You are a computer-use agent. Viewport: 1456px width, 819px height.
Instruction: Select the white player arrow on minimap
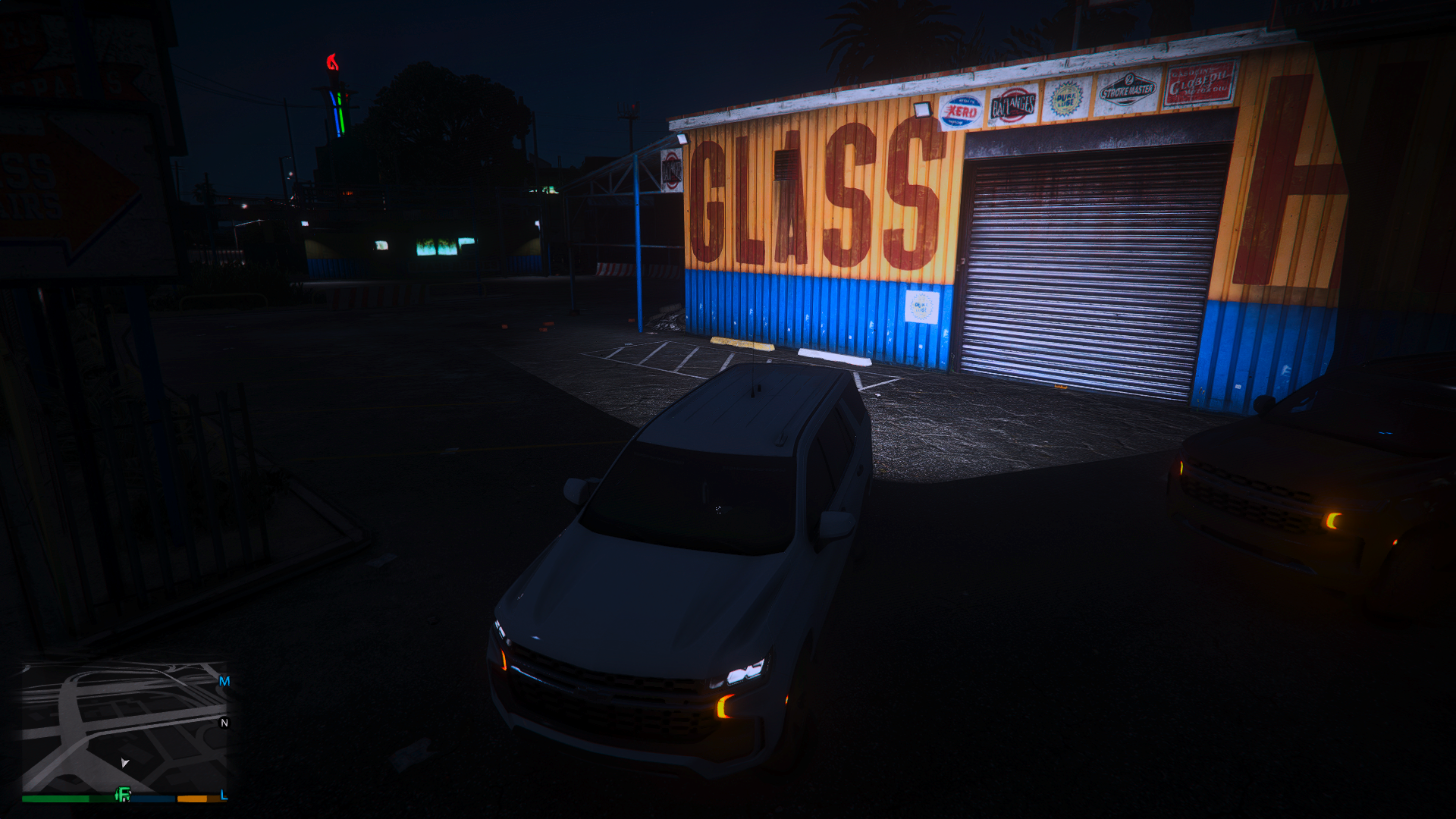(124, 762)
